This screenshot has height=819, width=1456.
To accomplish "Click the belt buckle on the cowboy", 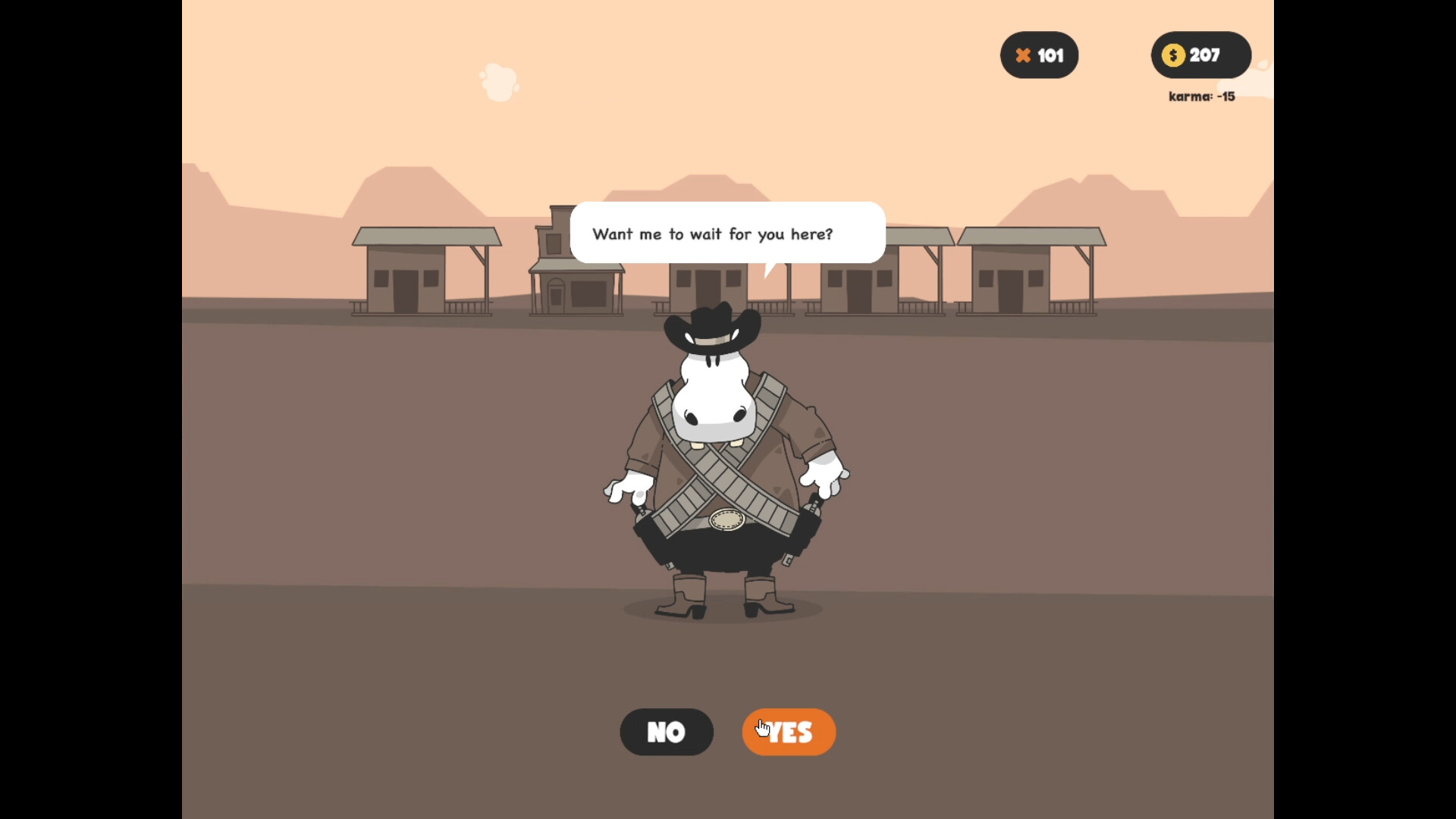I will pyautogui.click(x=726, y=519).
